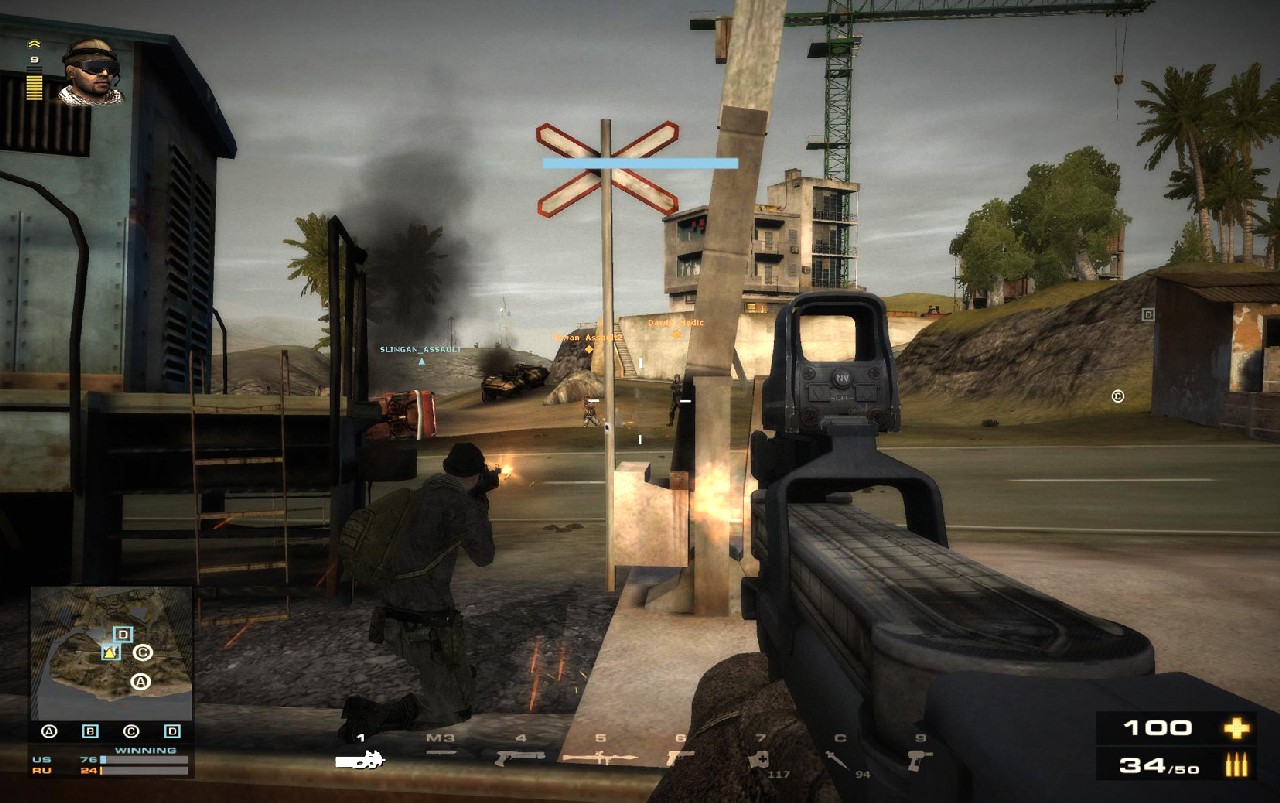1280x803 pixels.
Task: Pick the syringe item in slot C
Action: [x=838, y=759]
